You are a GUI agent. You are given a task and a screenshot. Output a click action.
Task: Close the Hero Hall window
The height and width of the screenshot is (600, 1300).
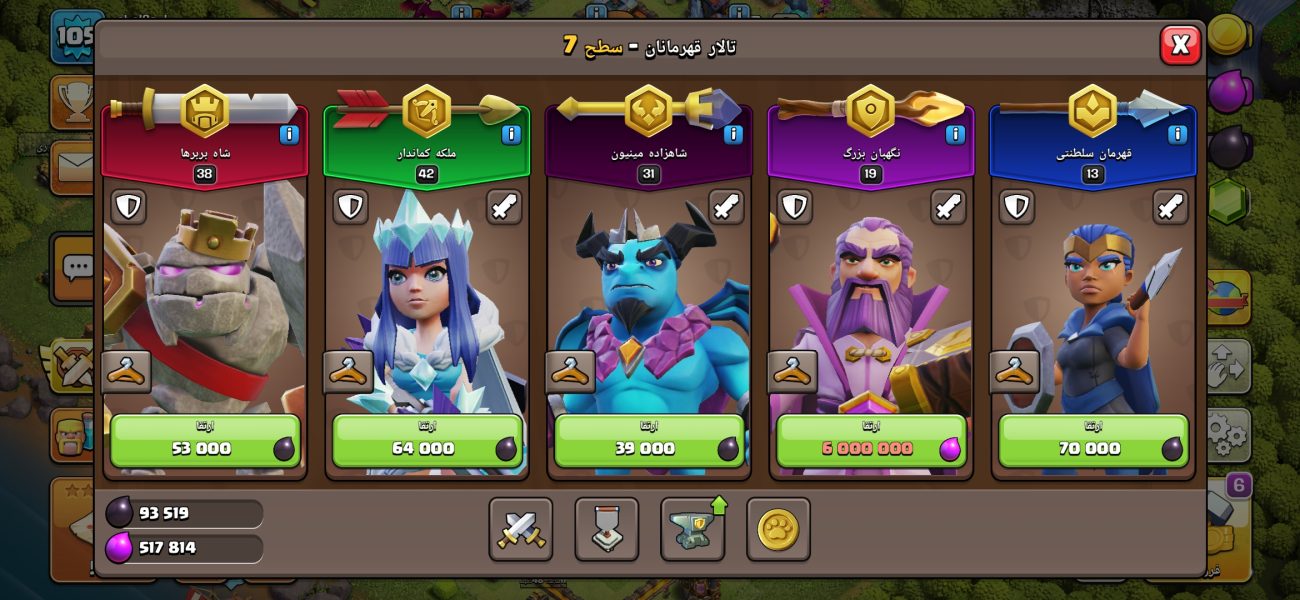click(1180, 45)
